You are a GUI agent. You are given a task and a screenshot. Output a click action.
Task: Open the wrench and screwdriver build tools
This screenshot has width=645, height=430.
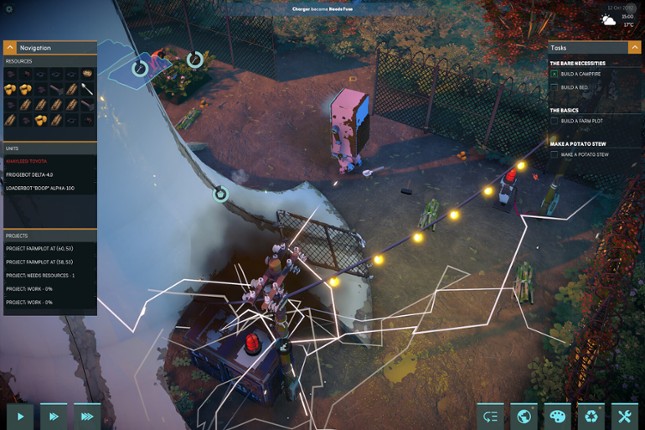(625, 415)
